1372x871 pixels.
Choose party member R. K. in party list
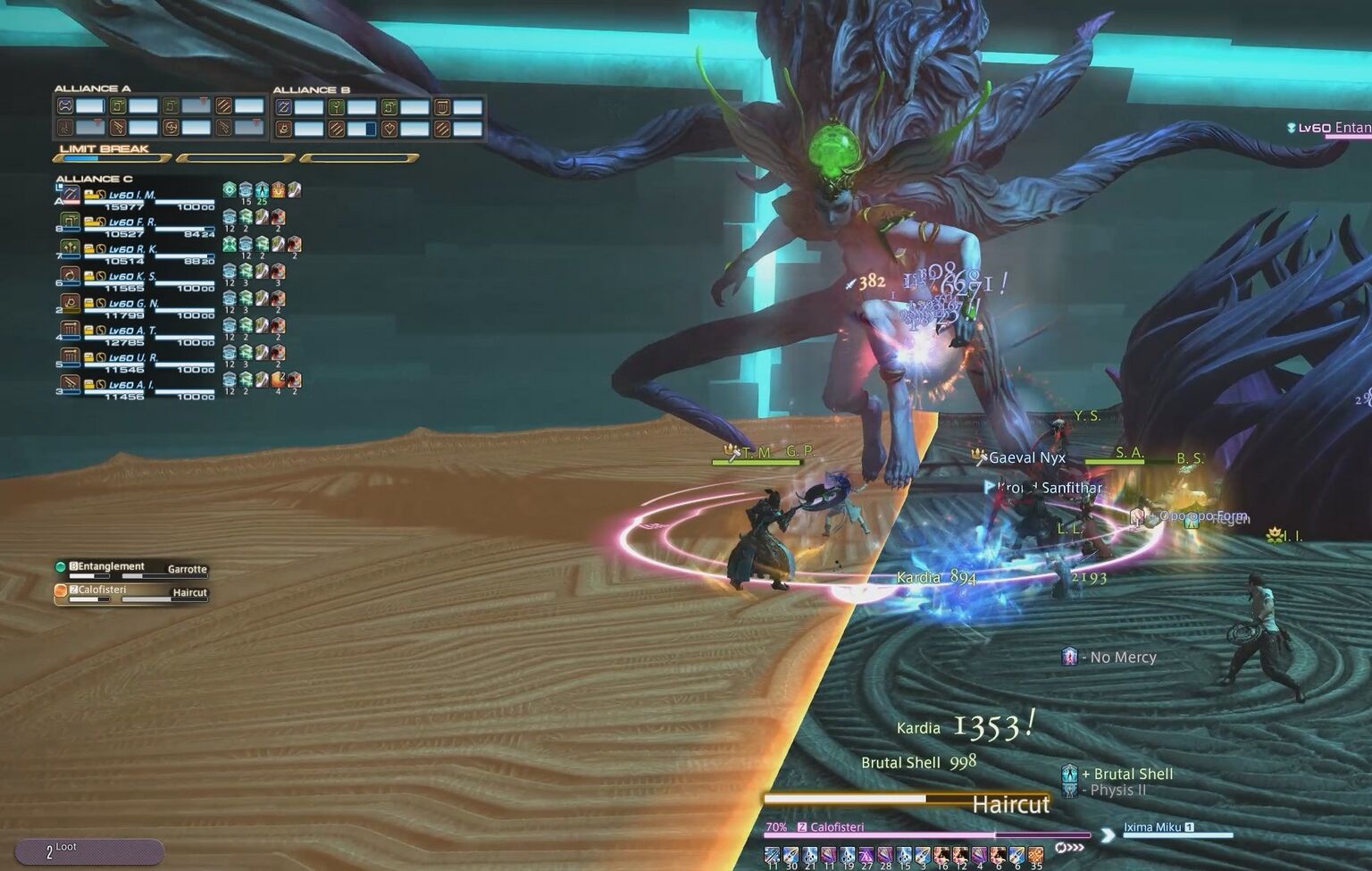[x=134, y=249]
